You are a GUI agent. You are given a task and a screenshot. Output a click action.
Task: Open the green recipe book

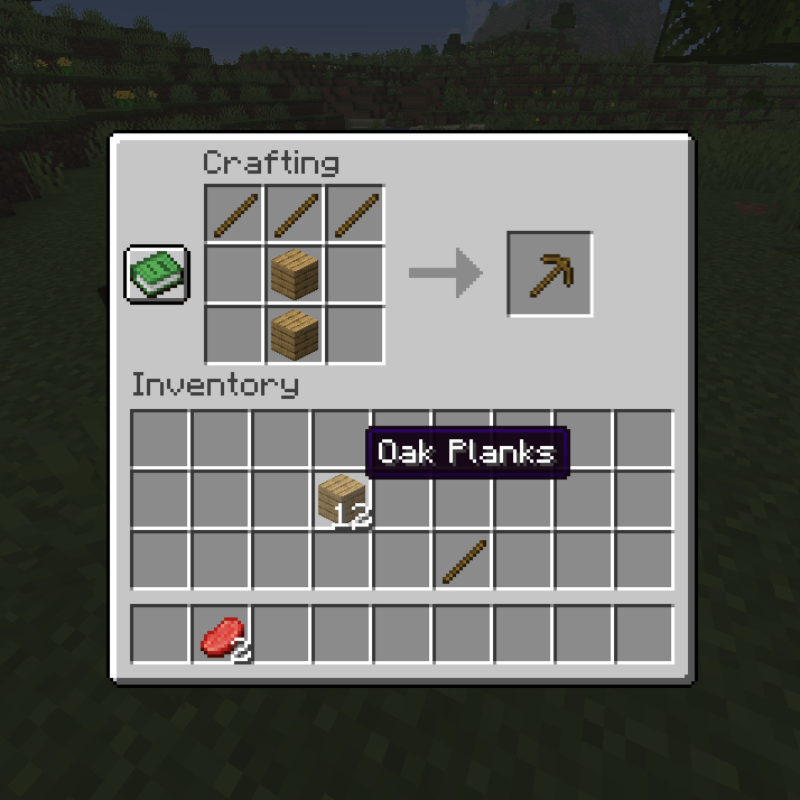(x=156, y=273)
